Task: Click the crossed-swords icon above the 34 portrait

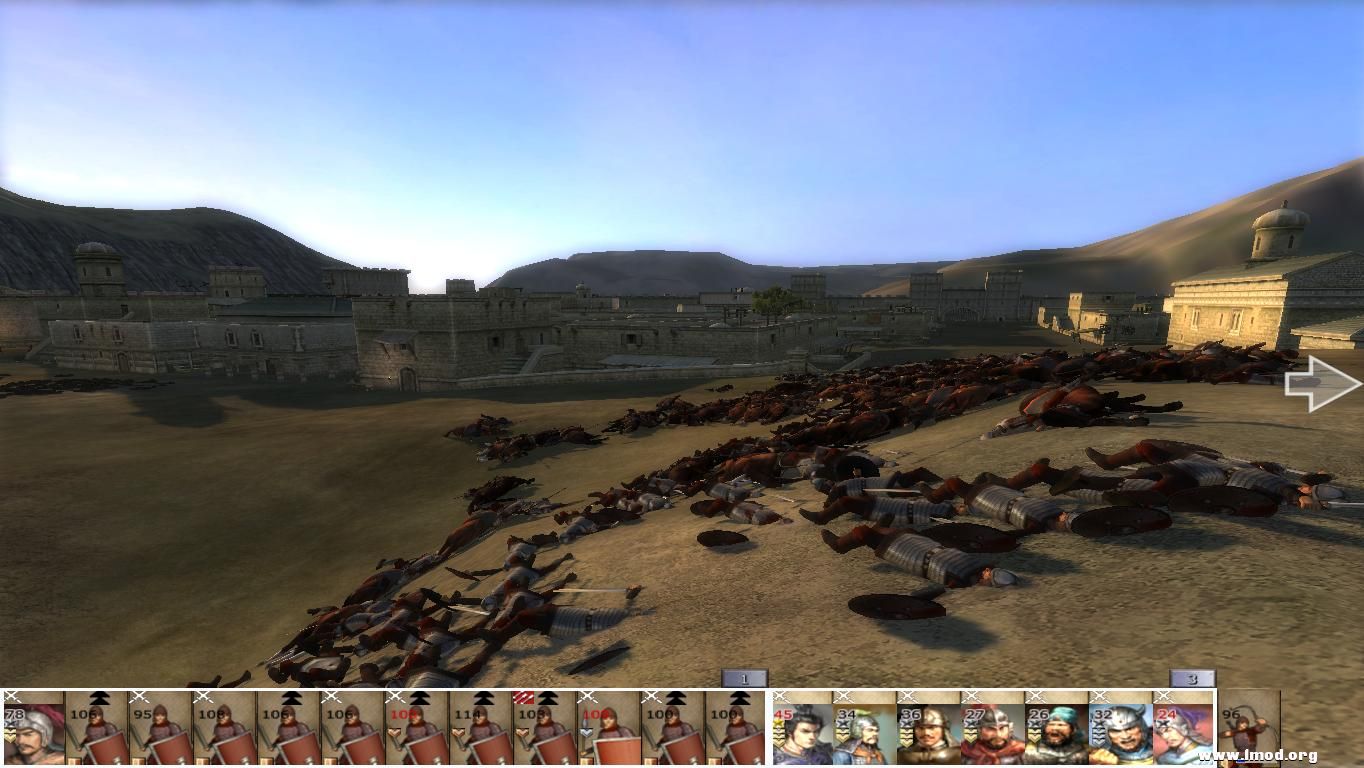Action: (x=846, y=695)
